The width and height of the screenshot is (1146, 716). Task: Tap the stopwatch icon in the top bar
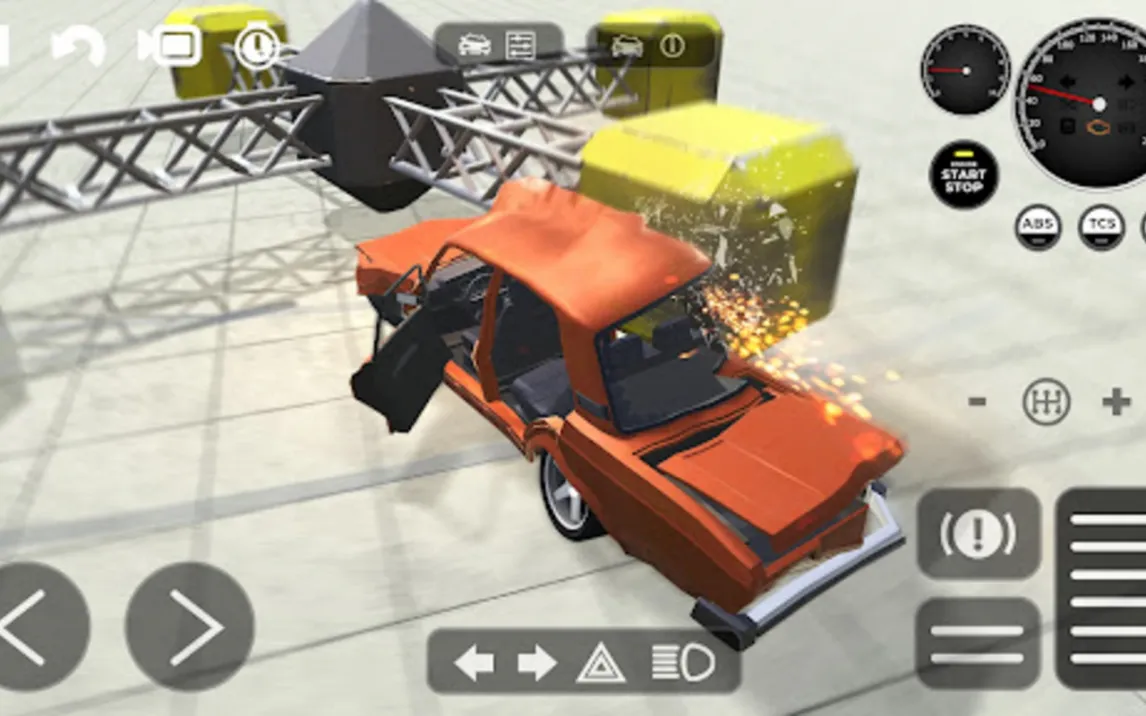point(257,46)
